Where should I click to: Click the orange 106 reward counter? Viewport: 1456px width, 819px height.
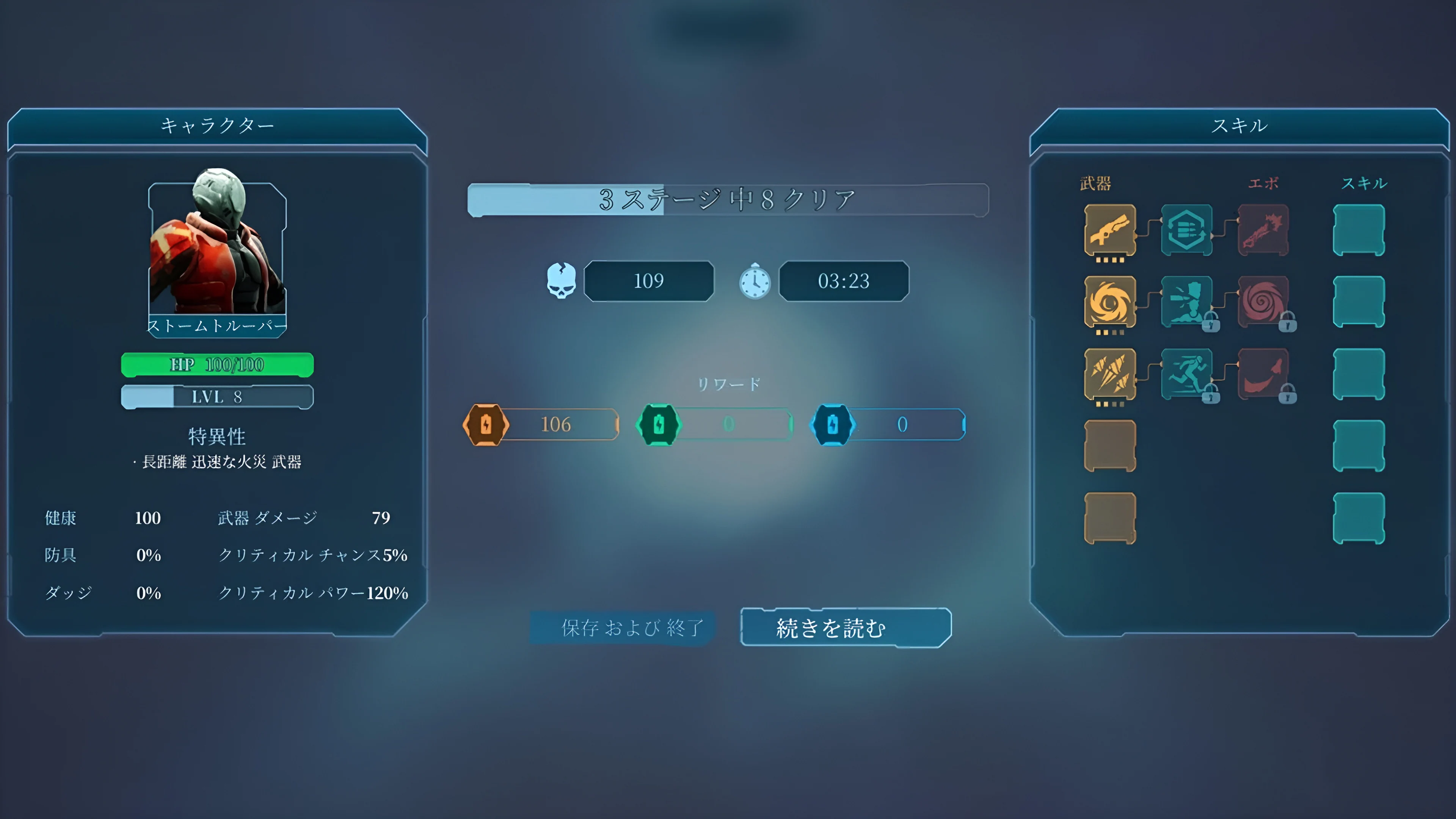point(557,425)
